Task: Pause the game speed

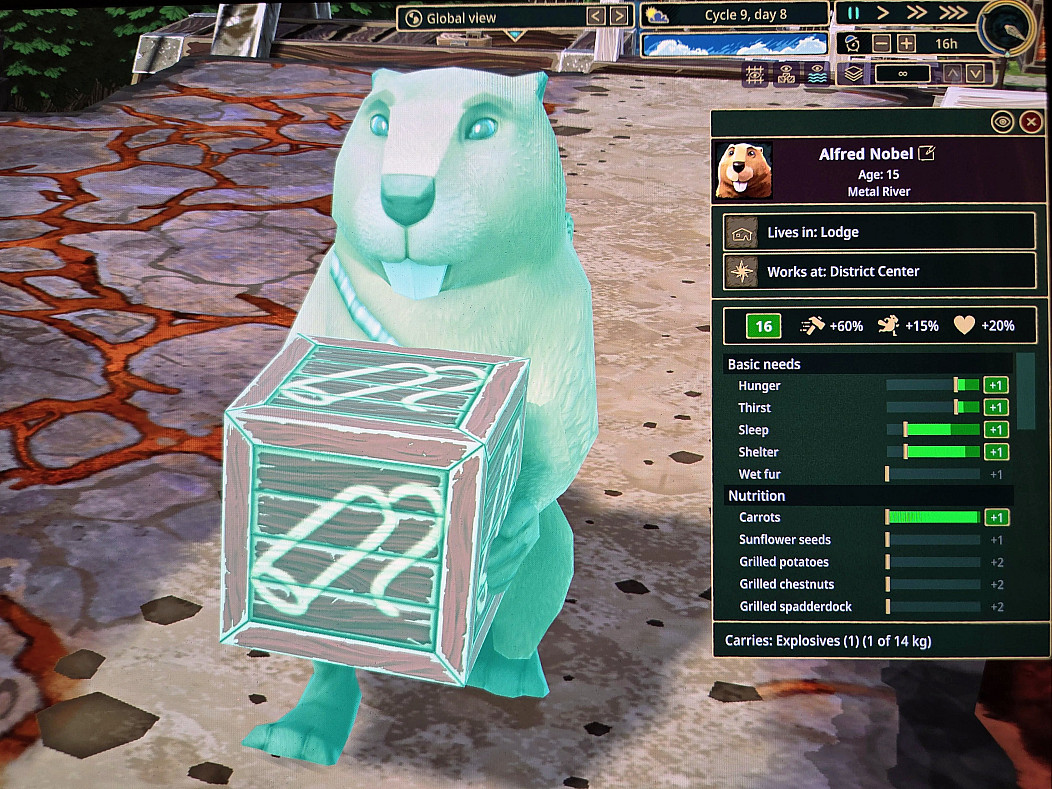Action: click(853, 14)
